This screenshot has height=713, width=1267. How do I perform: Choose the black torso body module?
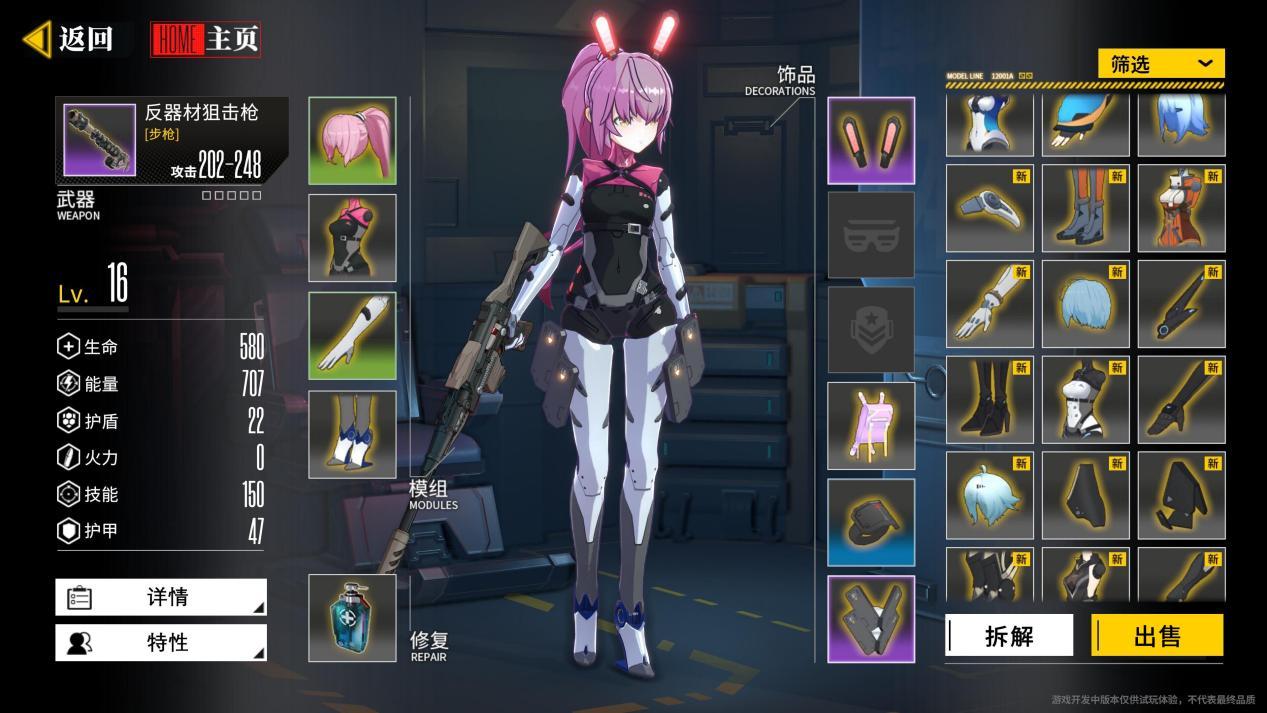pyautogui.click(x=352, y=238)
